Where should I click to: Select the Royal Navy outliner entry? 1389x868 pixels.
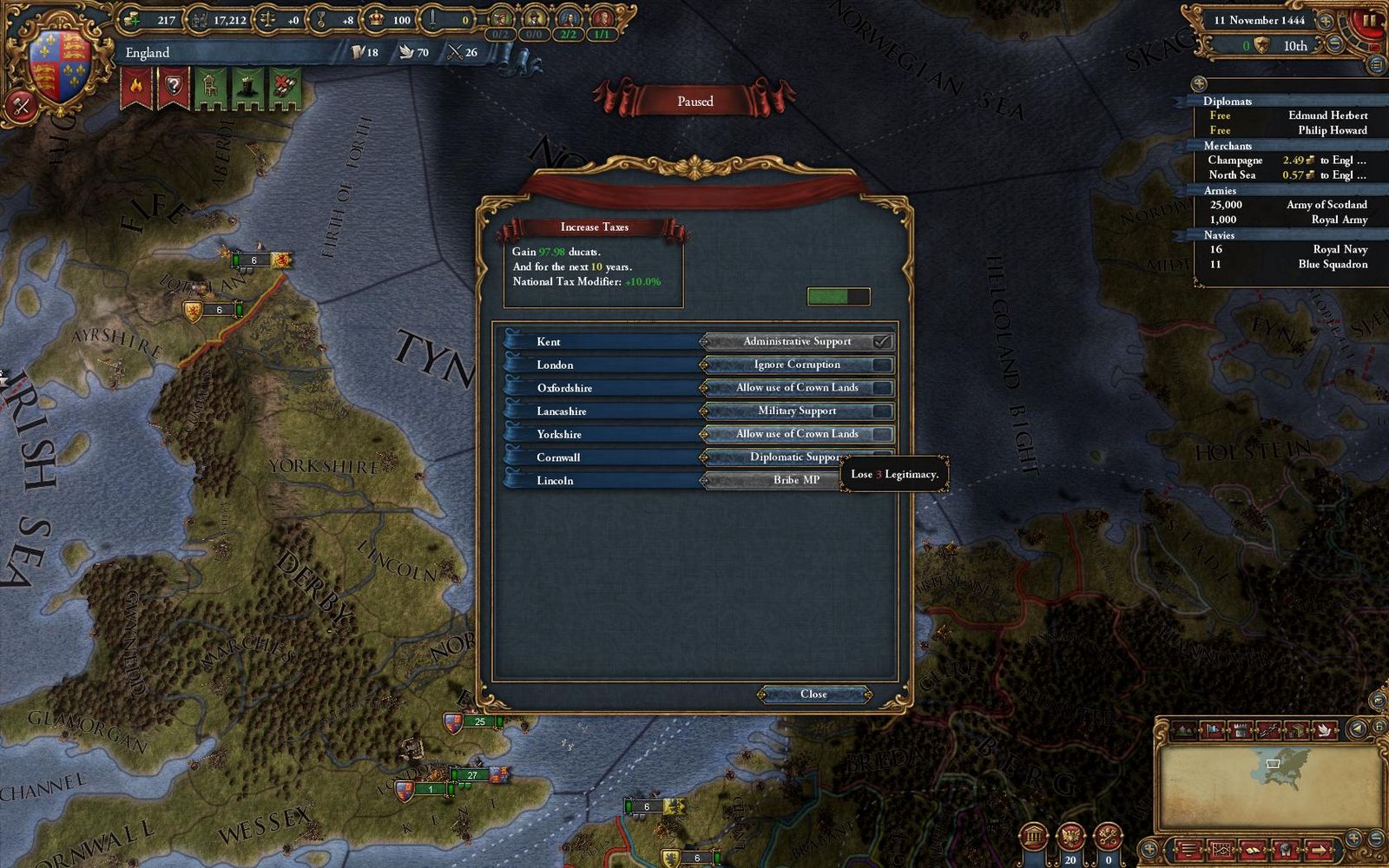click(1340, 249)
